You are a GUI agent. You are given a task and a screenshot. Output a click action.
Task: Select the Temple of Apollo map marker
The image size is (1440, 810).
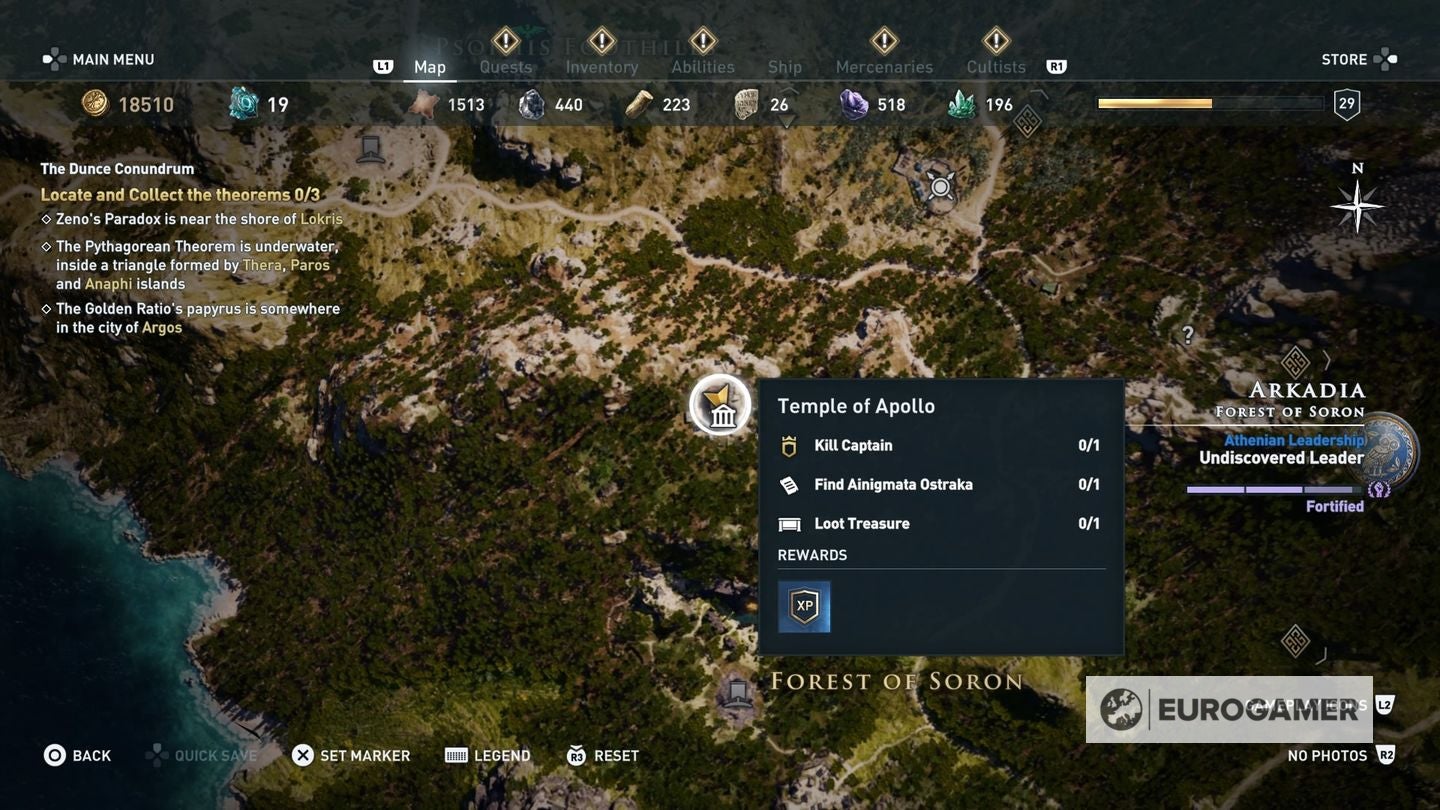(x=722, y=404)
